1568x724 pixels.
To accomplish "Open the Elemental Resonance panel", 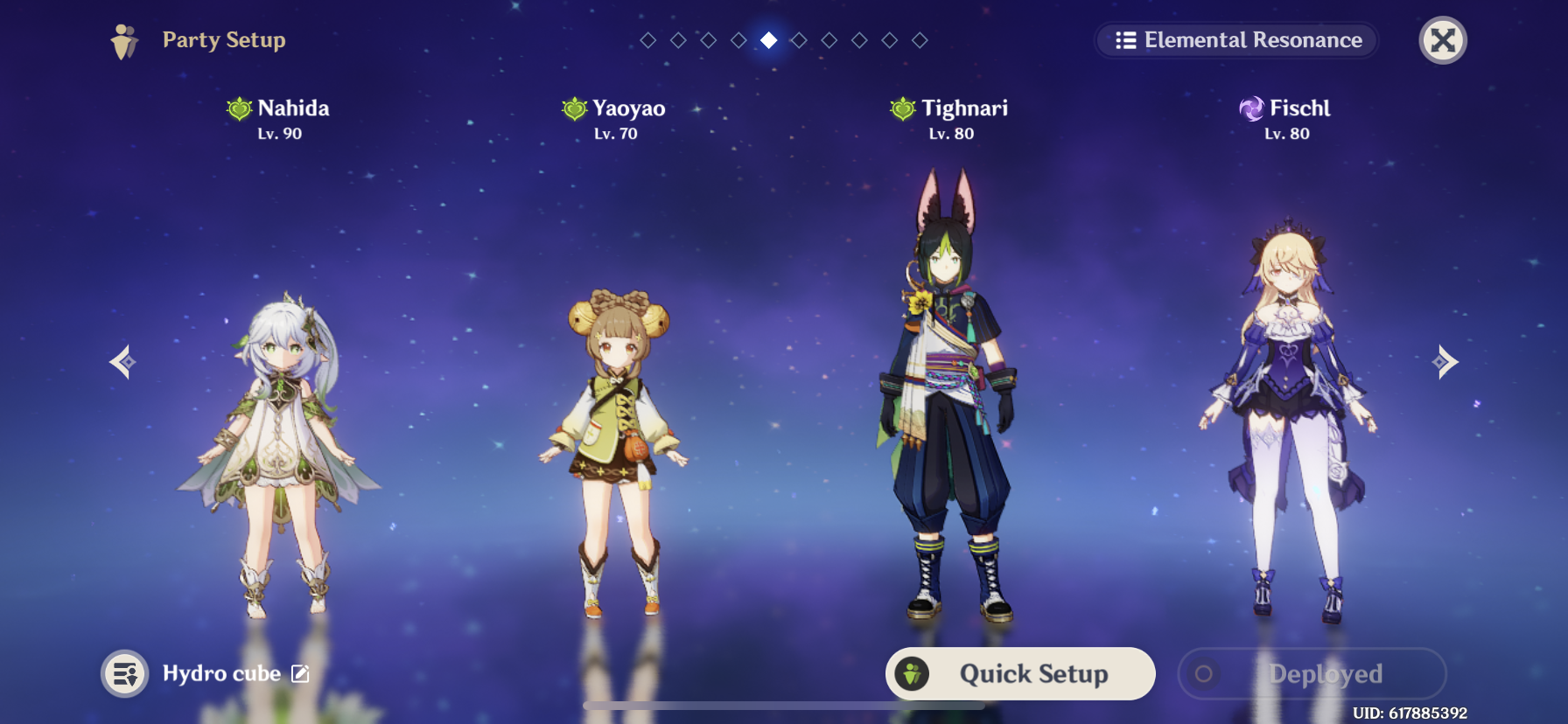I will point(1235,40).
